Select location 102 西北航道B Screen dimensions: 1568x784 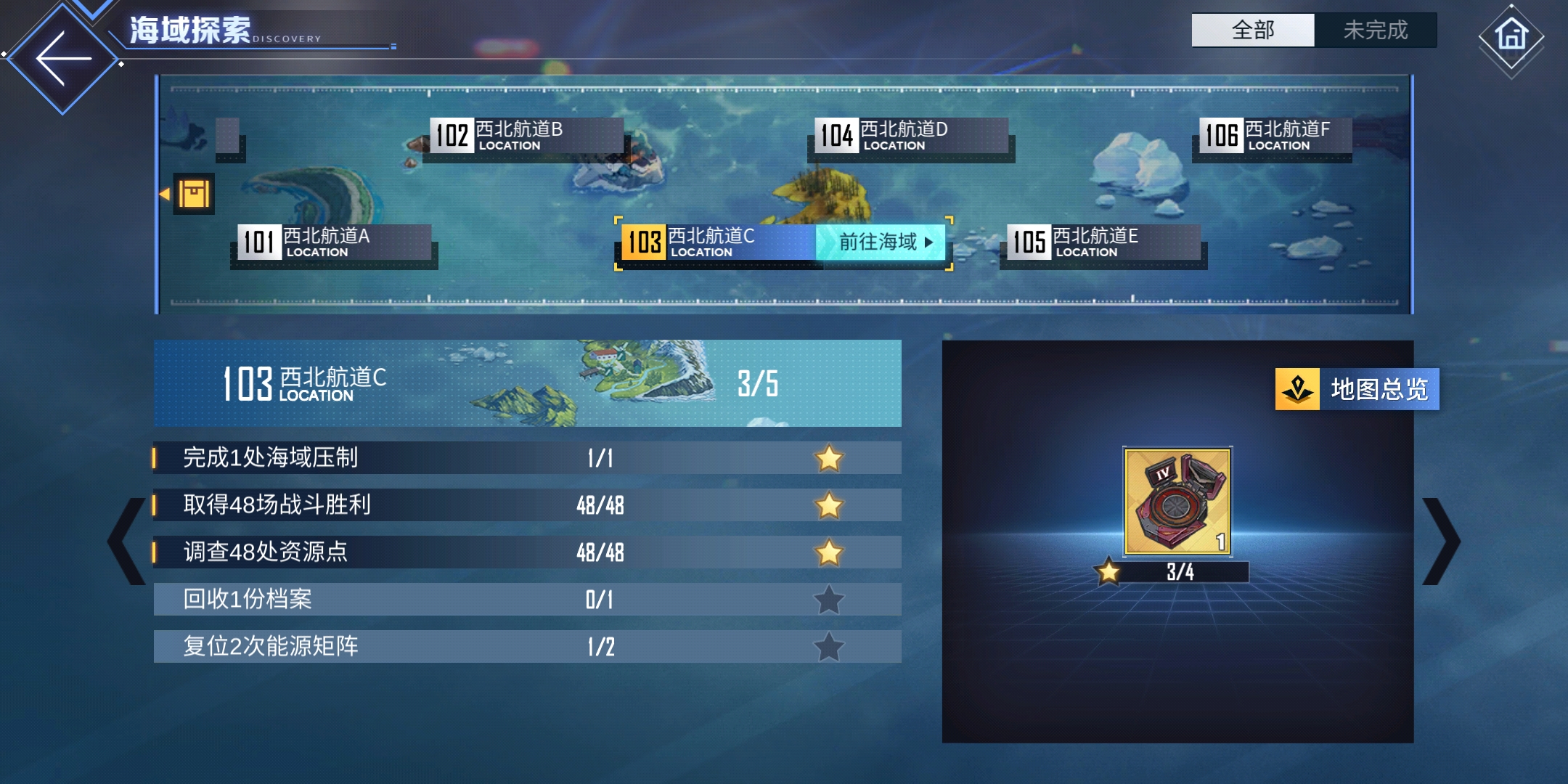coord(526,136)
